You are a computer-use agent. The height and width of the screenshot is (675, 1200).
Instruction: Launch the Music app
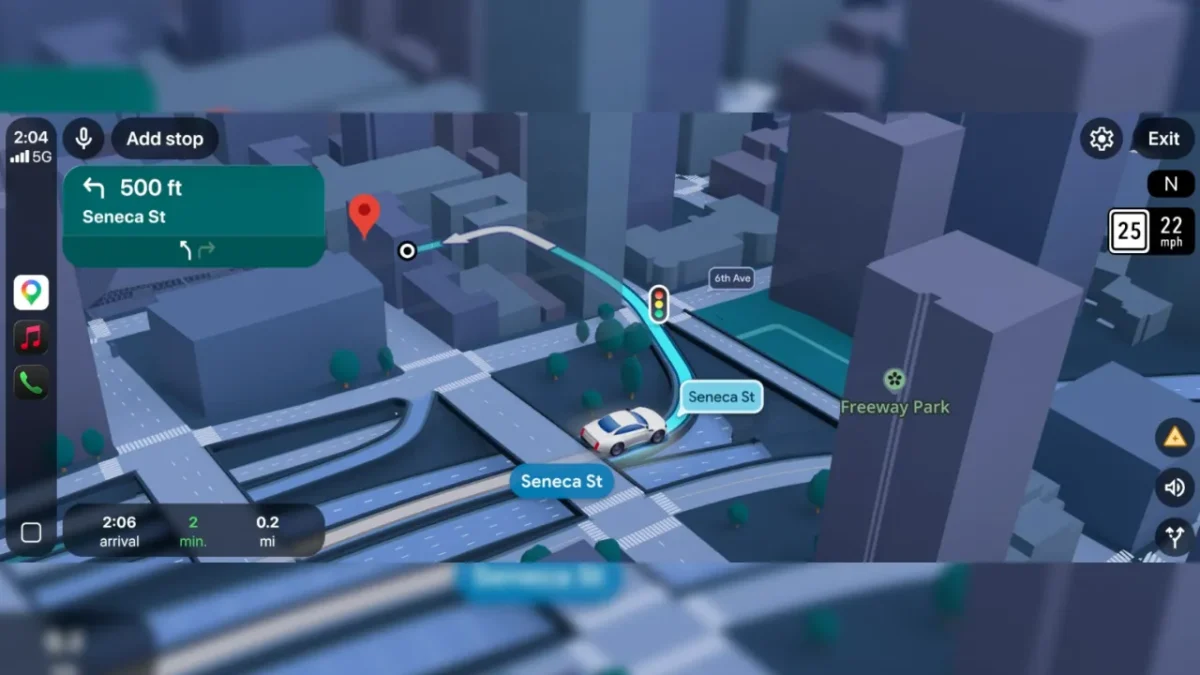coord(31,338)
